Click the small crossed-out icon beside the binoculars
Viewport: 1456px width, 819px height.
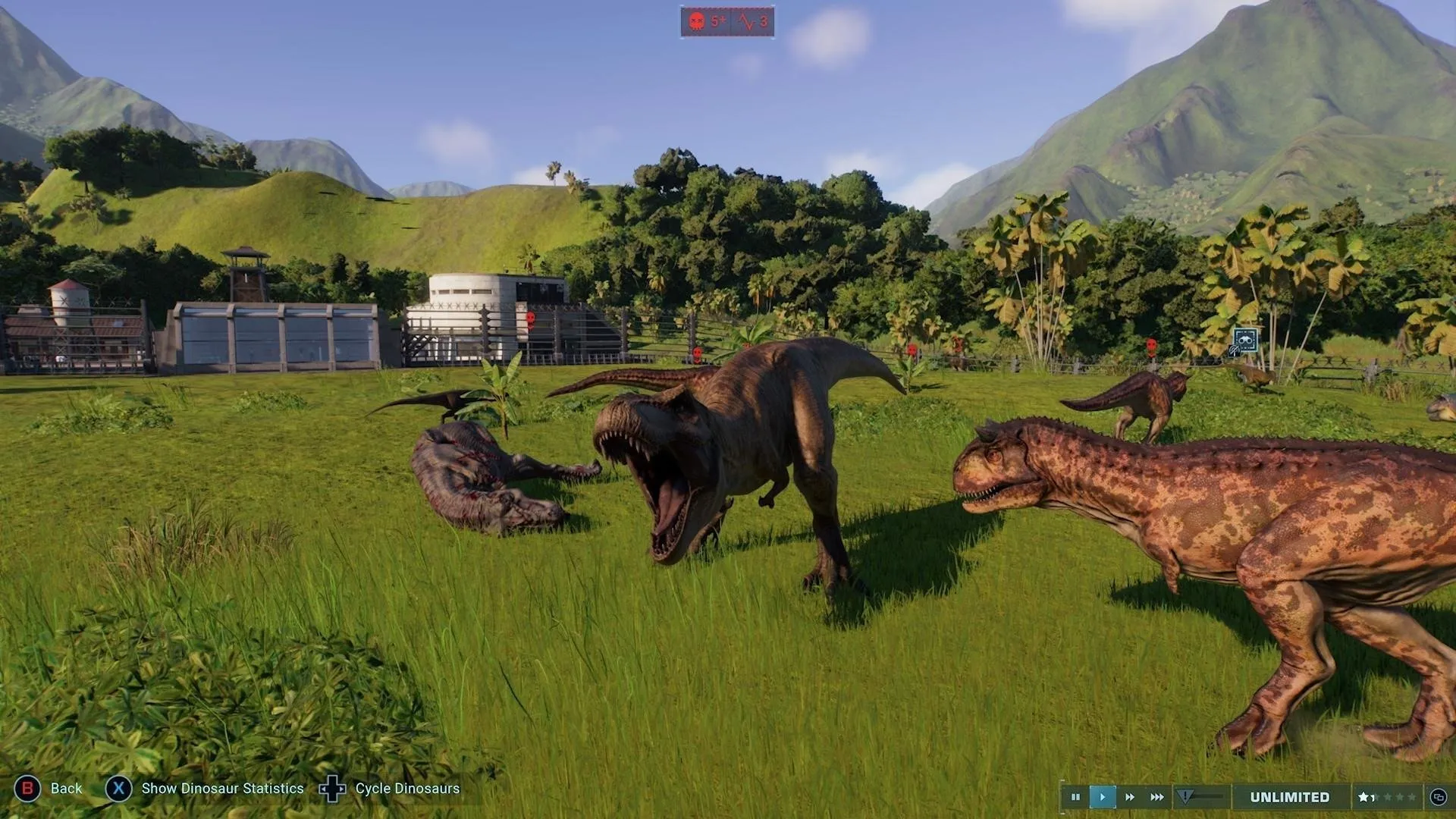point(1234,351)
